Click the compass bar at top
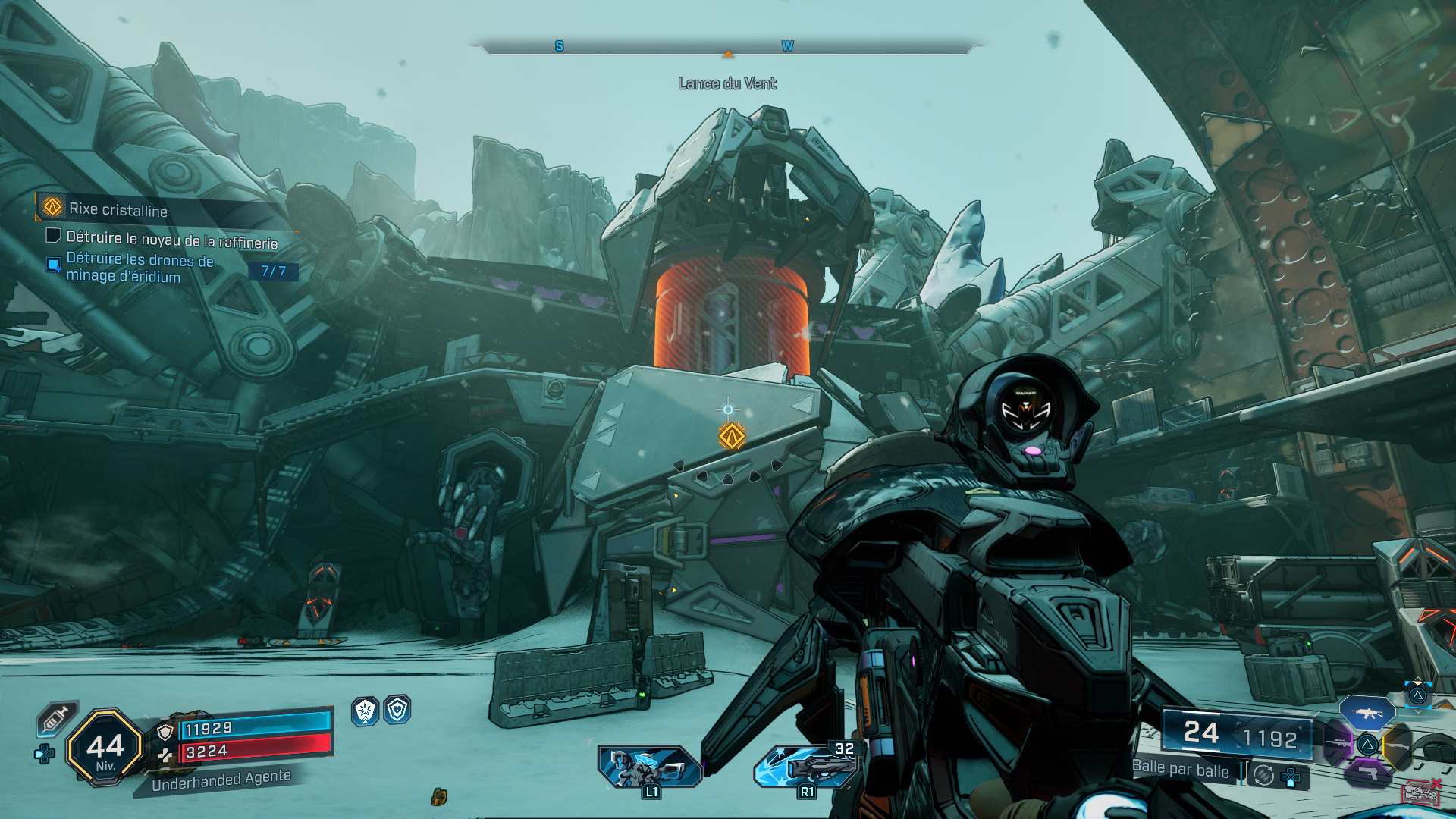Screen dimensions: 1456x819 727,47
